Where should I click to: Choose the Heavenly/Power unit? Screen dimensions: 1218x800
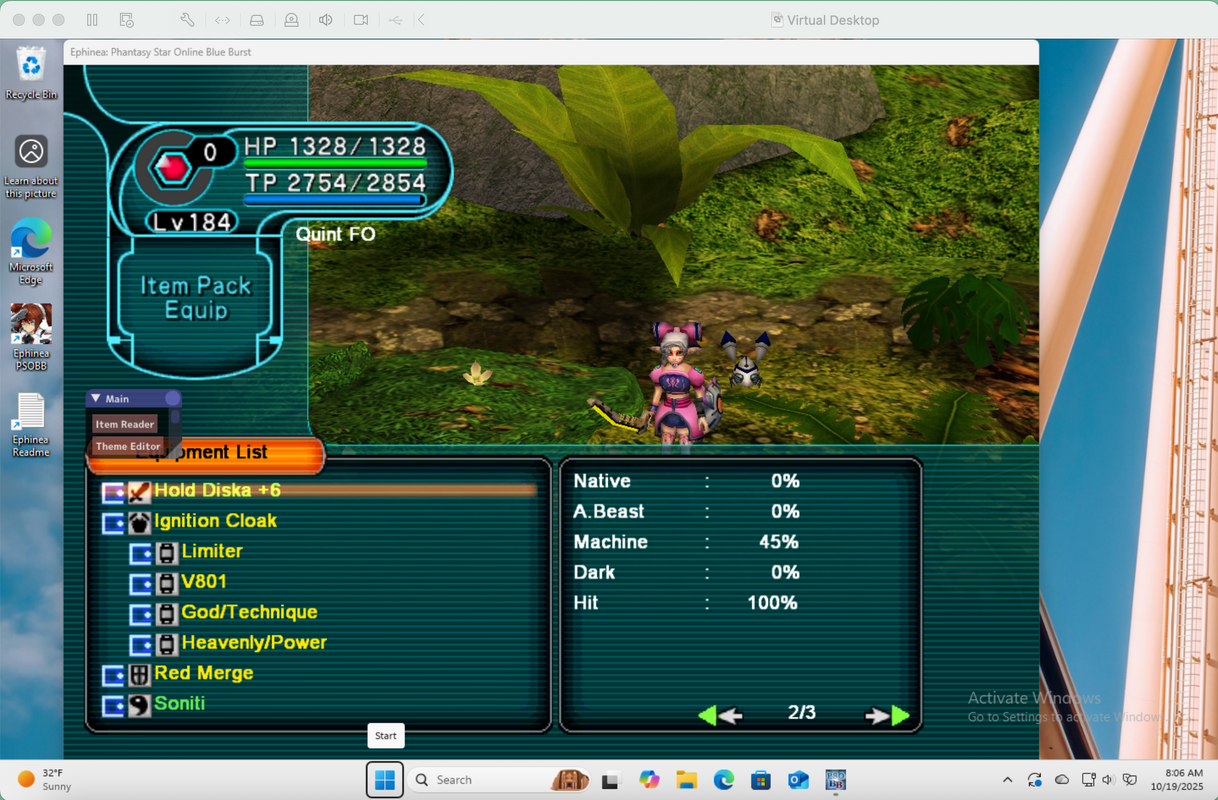pyautogui.click(x=254, y=643)
